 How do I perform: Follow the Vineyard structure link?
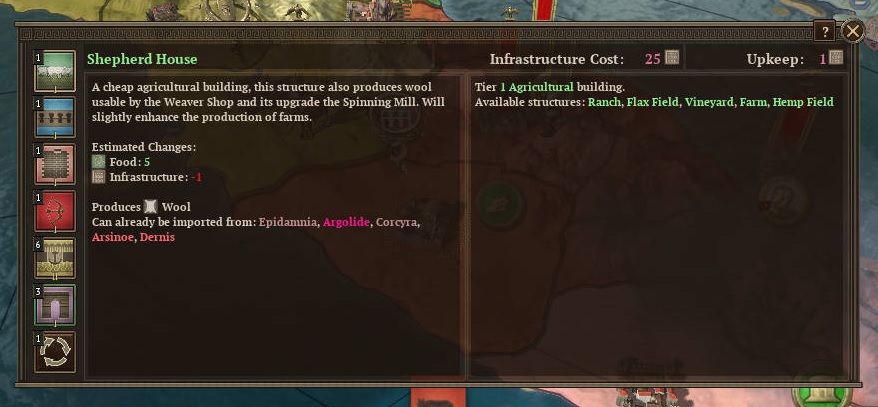coord(709,103)
